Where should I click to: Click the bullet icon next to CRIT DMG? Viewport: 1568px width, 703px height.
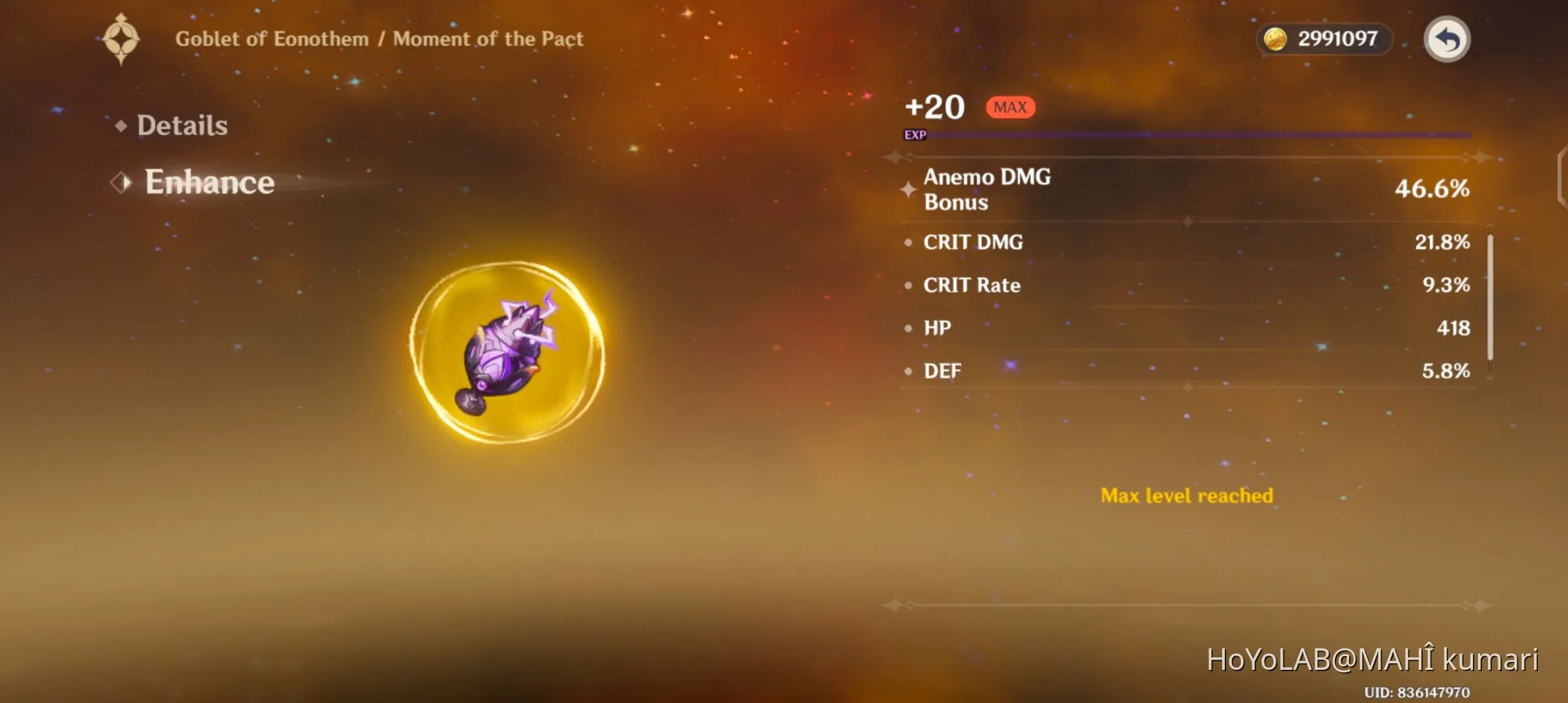point(910,243)
